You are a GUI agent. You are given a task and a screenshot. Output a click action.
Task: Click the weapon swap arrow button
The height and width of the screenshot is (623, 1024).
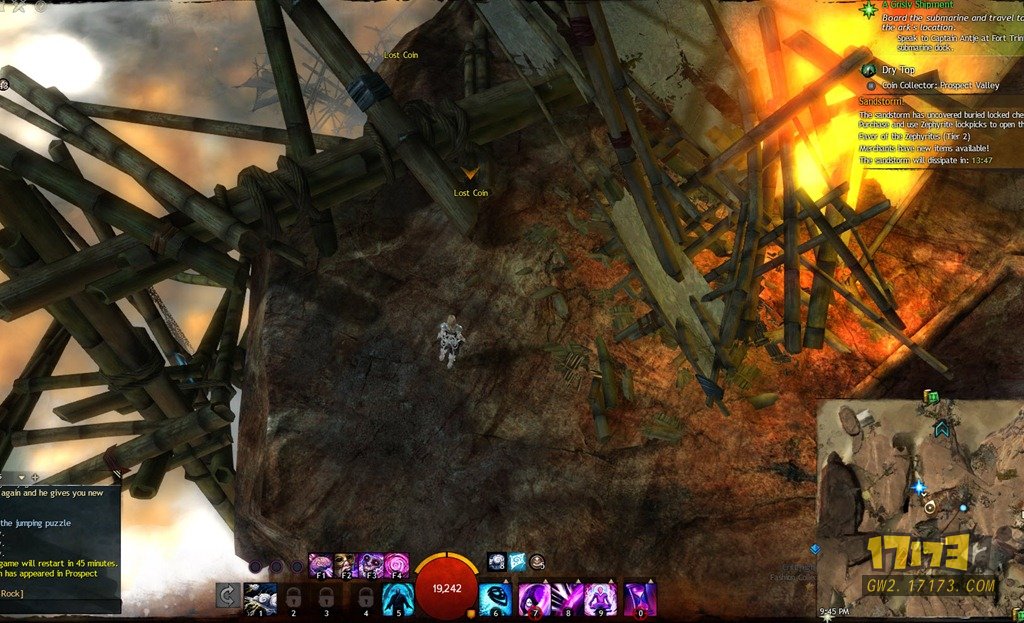pos(227,597)
